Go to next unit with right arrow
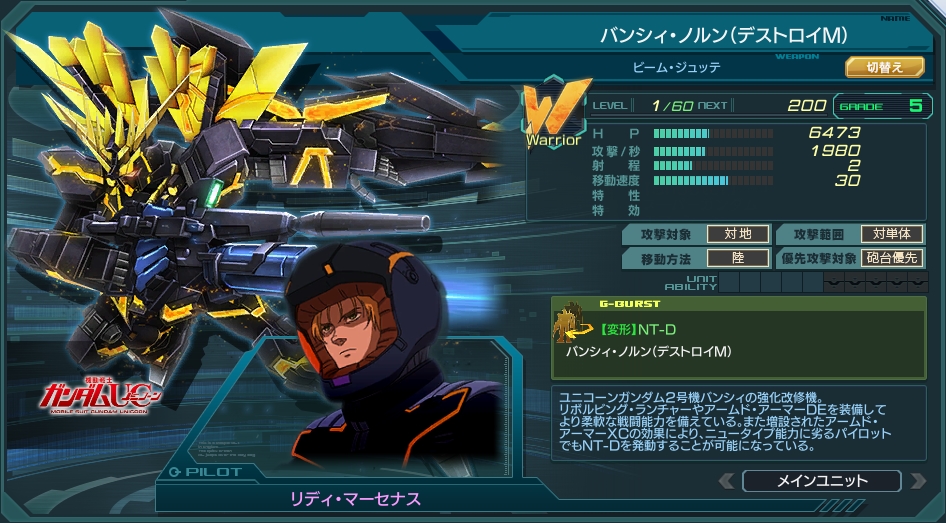Screen dimensions: 946x523 point(916,481)
